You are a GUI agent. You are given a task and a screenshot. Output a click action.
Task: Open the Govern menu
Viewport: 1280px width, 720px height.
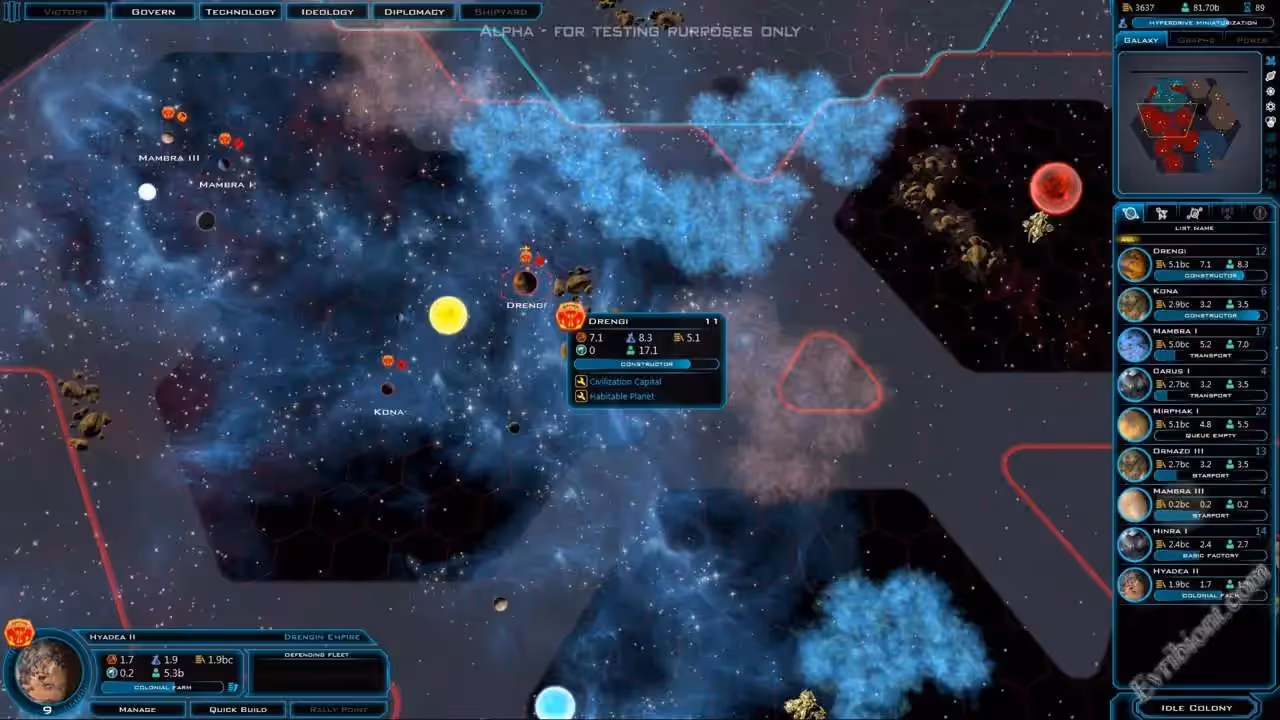pos(152,12)
